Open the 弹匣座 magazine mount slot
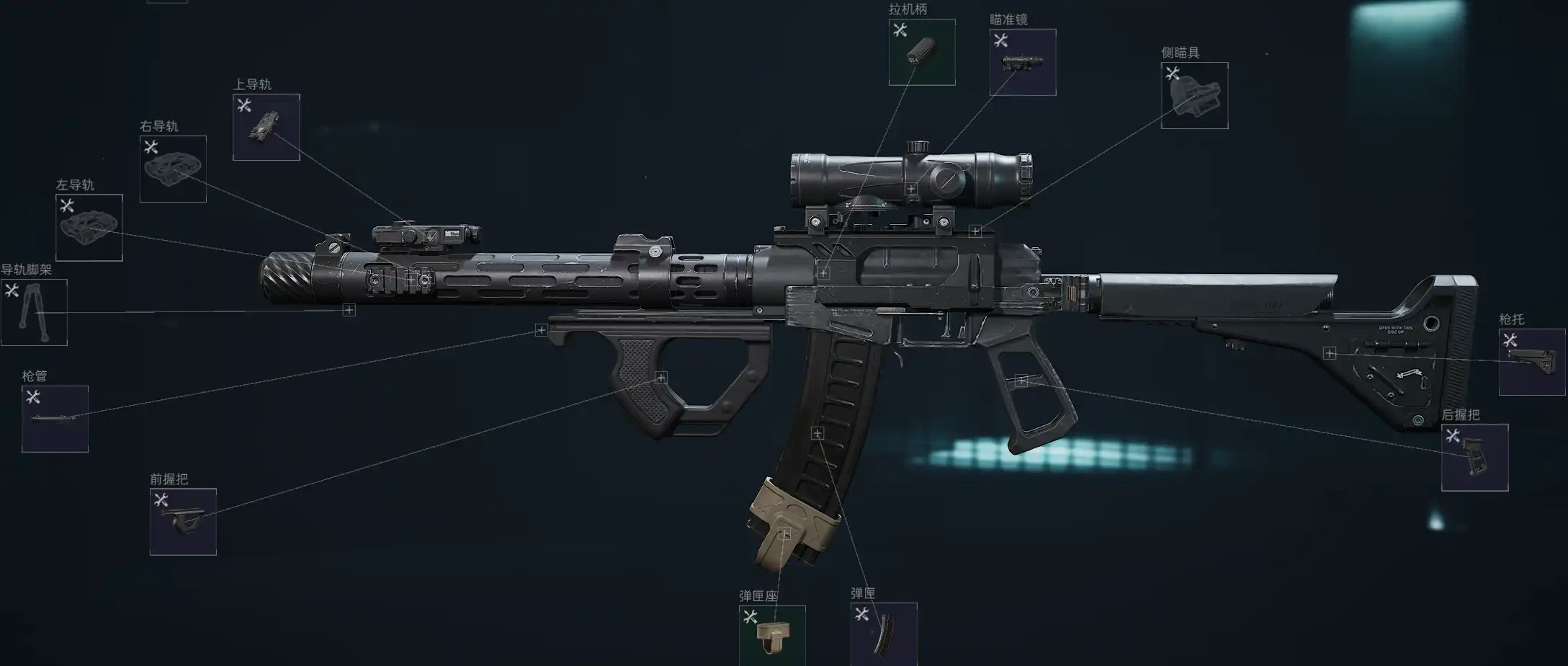 (x=771, y=635)
